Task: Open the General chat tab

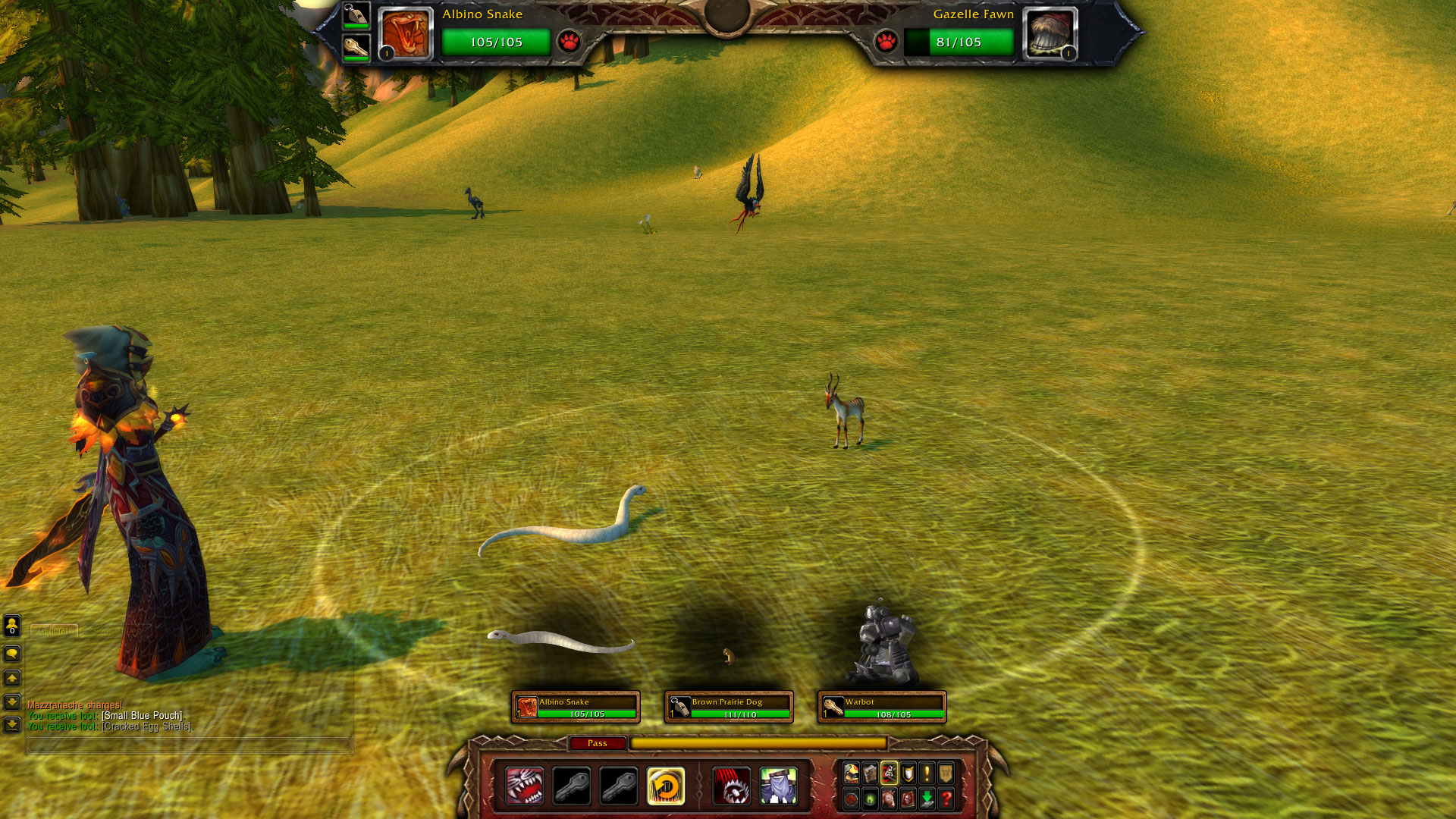Action: [x=54, y=630]
